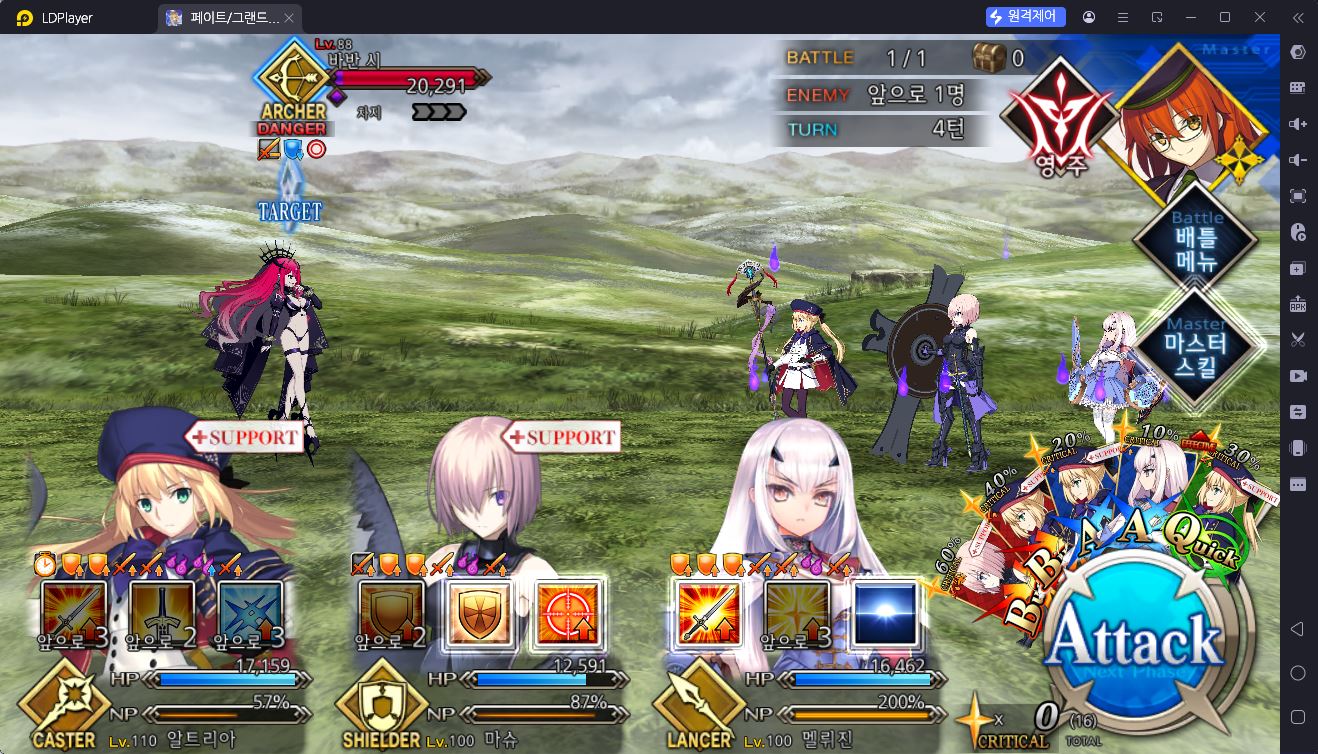The height and width of the screenshot is (754, 1318).
Task: Open the 마스터 스킬 master skills
Action: coord(1196,347)
